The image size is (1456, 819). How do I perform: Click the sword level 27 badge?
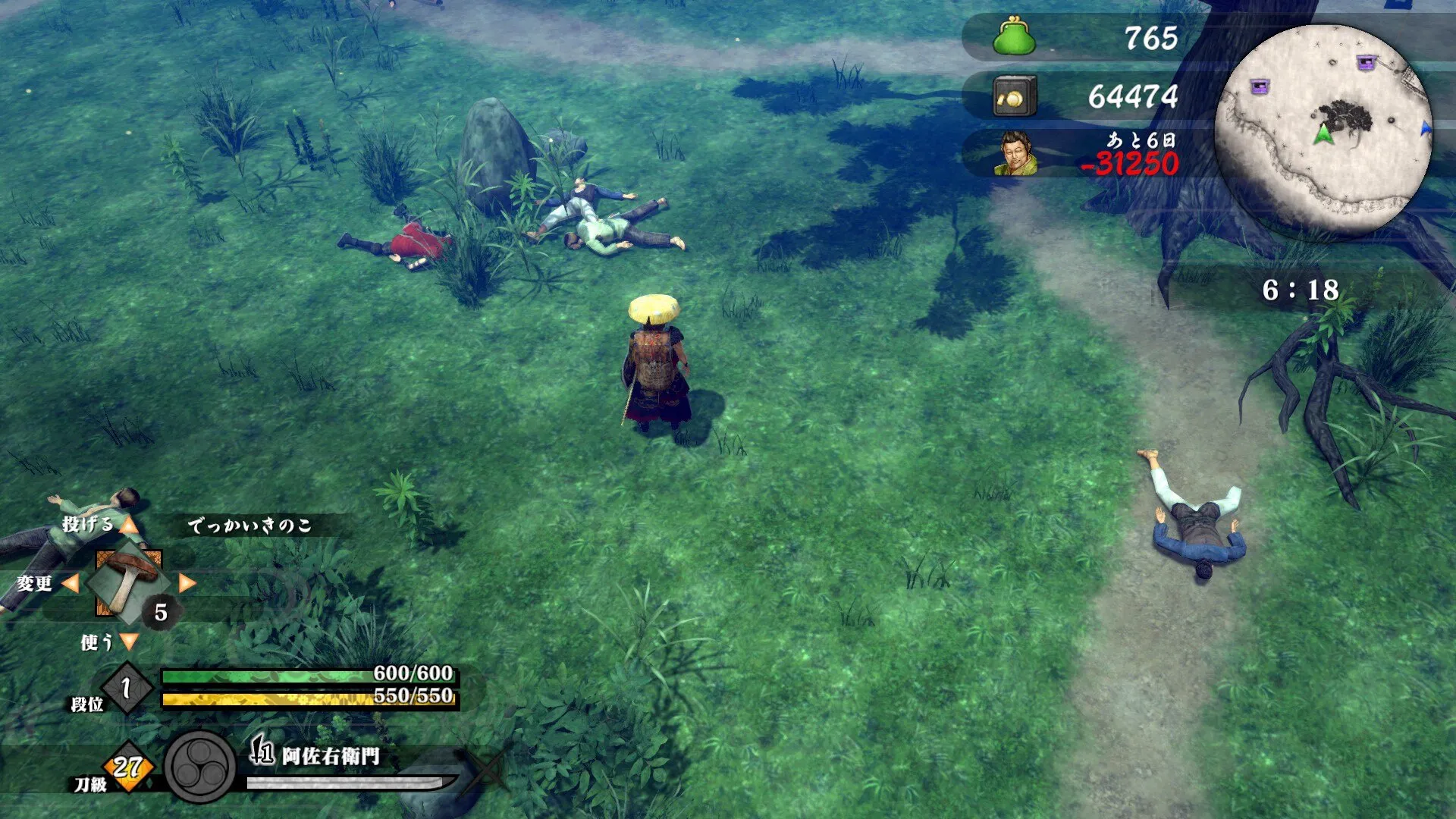click(x=128, y=767)
